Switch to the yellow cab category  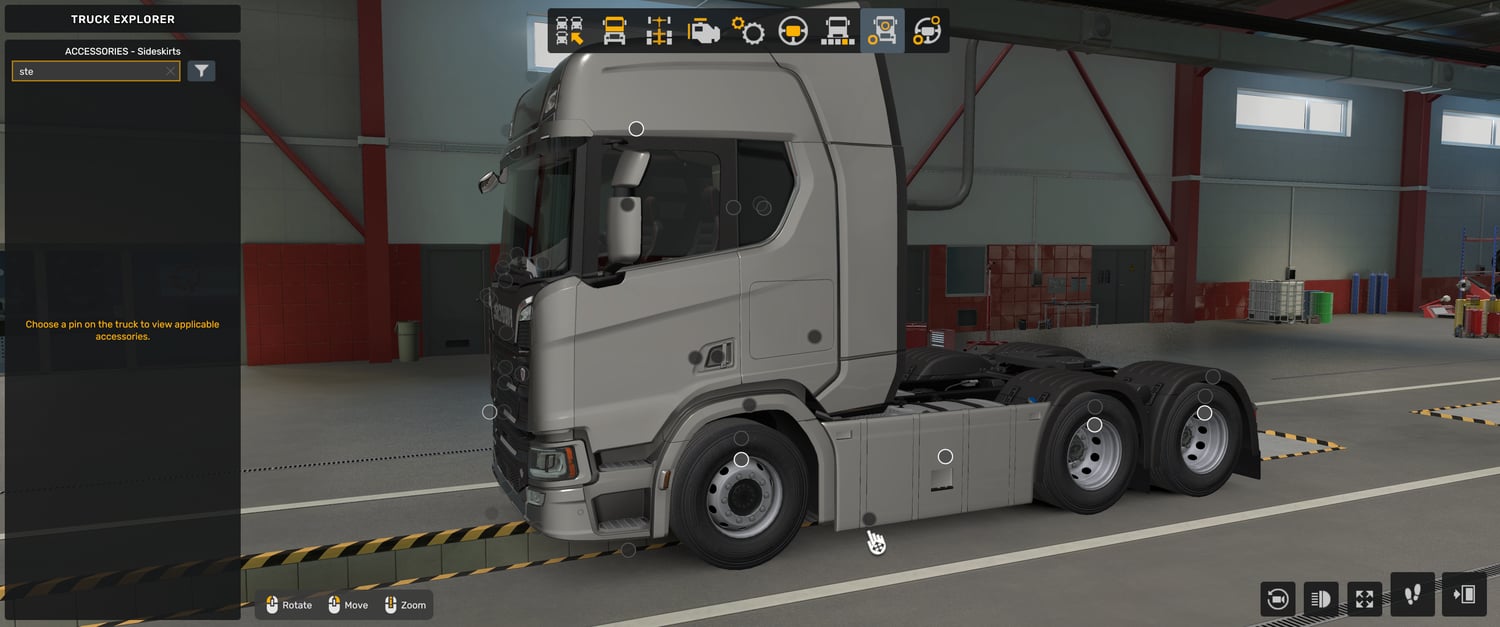tap(614, 31)
